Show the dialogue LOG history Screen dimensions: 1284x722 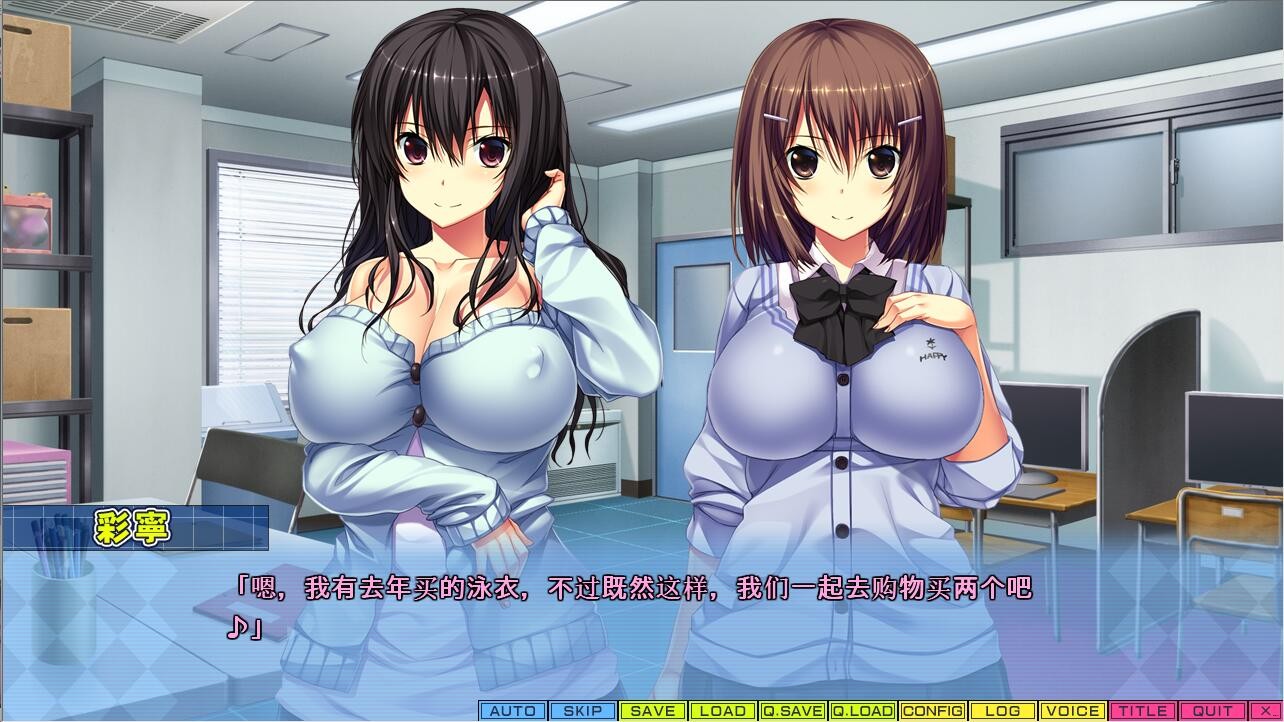point(1002,711)
